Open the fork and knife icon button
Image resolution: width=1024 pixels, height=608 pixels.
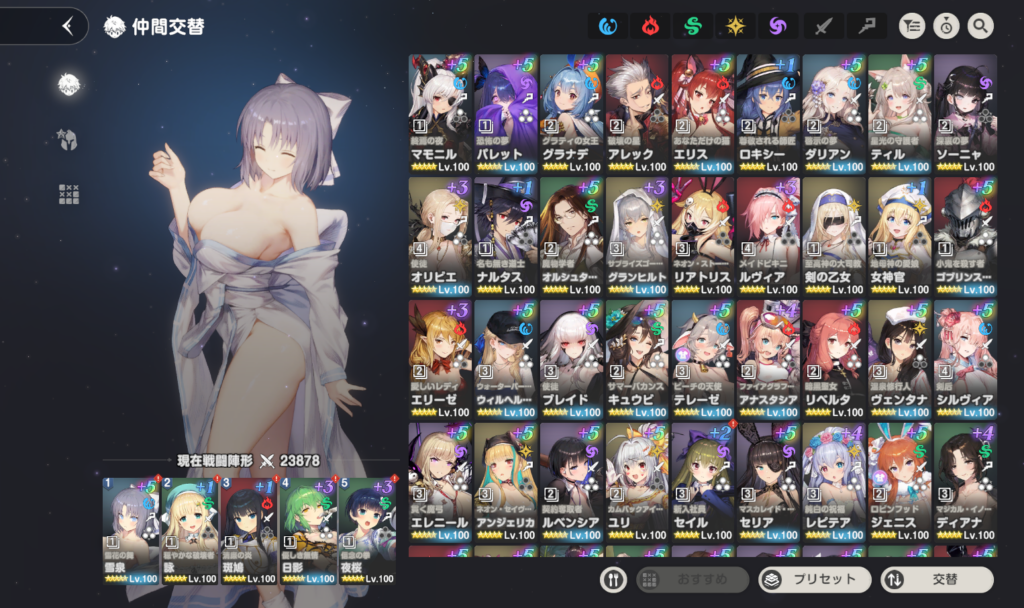(613, 579)
